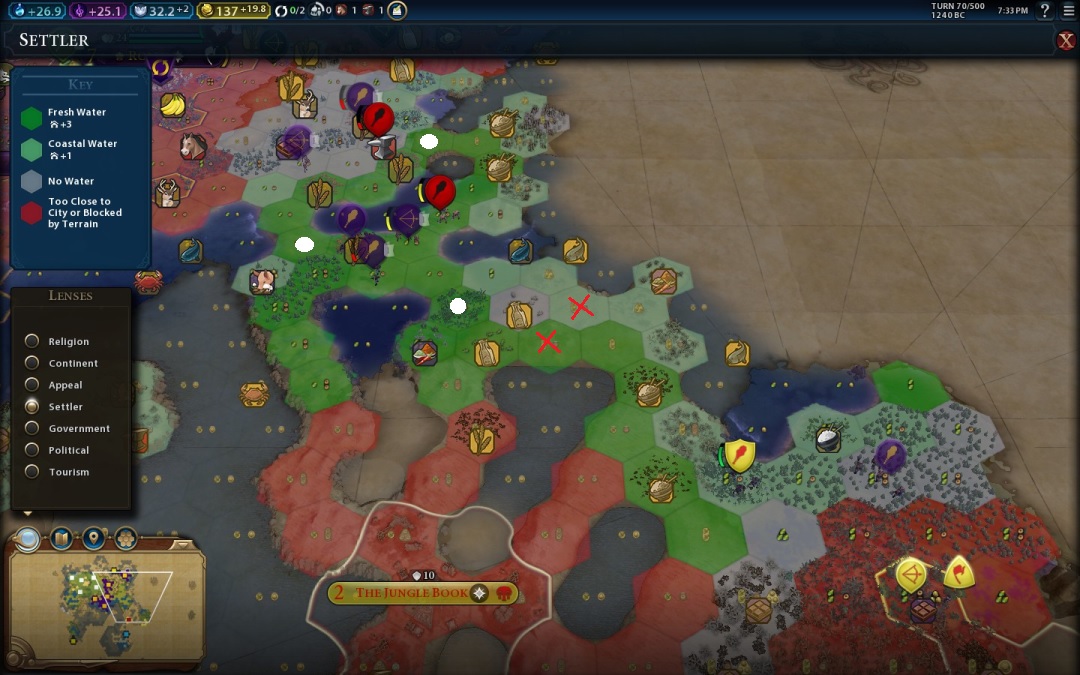Image resolution: width=1080 pixels, height=675 pixels.
Task: Open the map options book icon
Action: pos(61,540)
